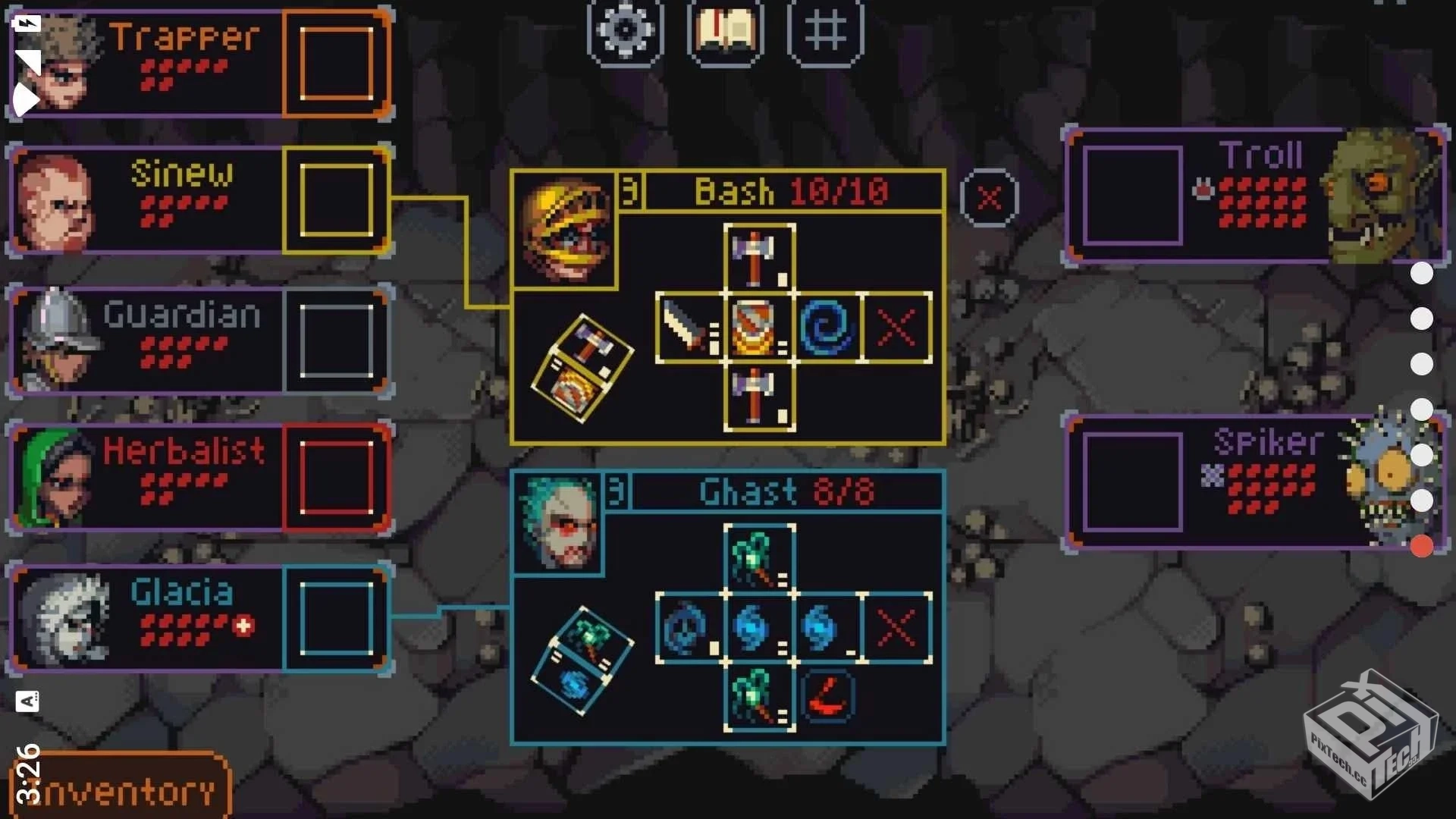The width and height of the screenshot is (1456, 819).
Task: Click Bash's rolled dice cube
Action: click(x=582, y=369)
